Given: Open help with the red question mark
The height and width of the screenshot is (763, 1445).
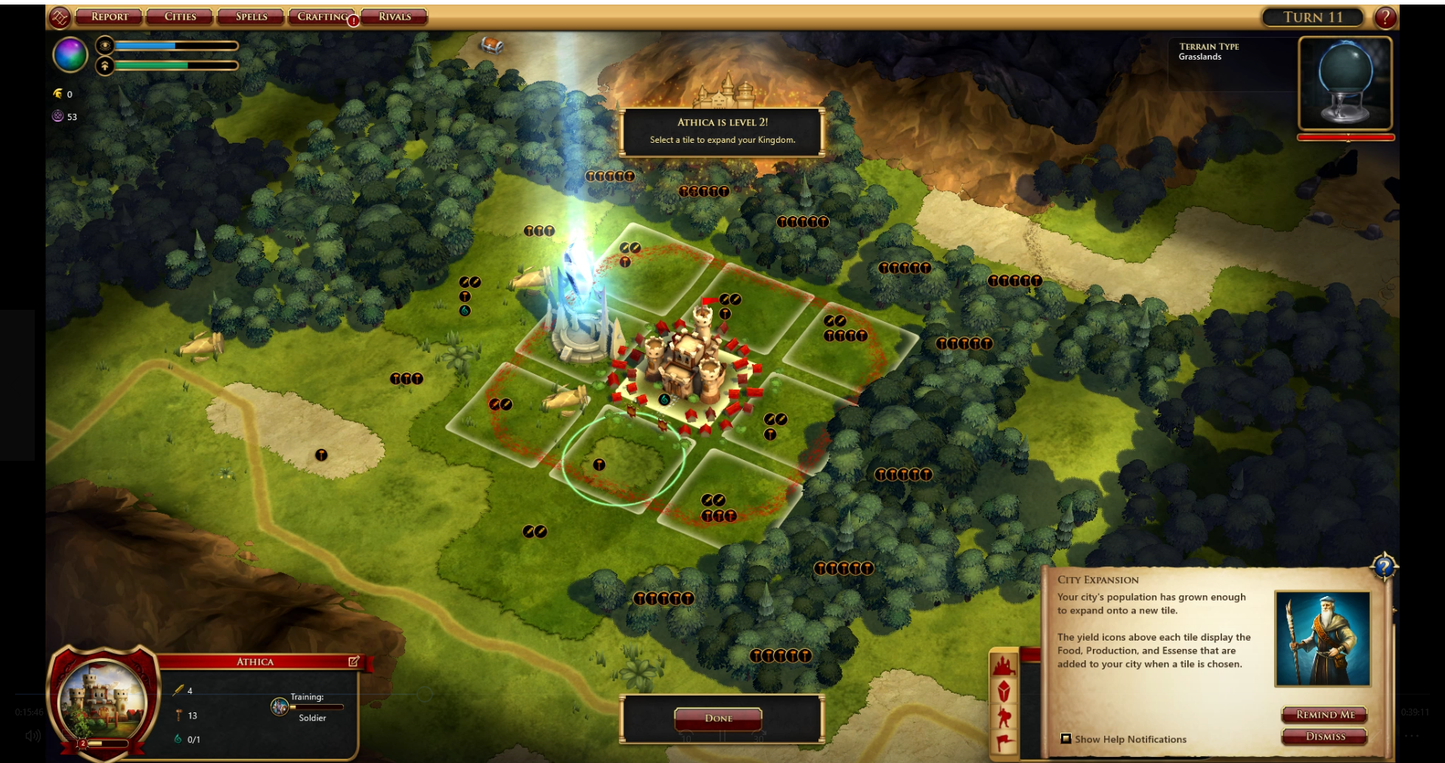Looking at the screenshot, I should coord(1385,17).
